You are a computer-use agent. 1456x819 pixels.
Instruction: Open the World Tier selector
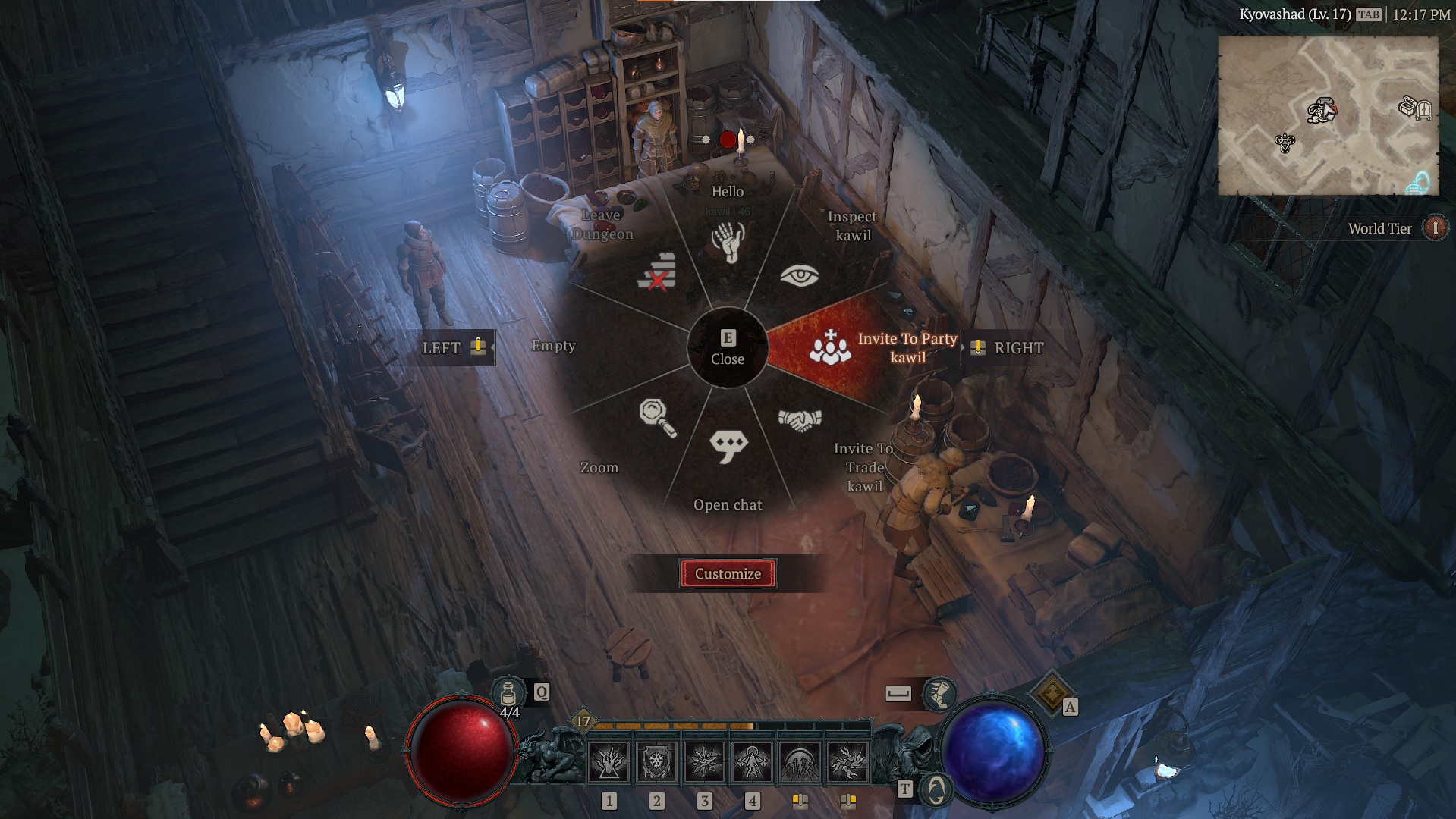[x=1434, y=228]
